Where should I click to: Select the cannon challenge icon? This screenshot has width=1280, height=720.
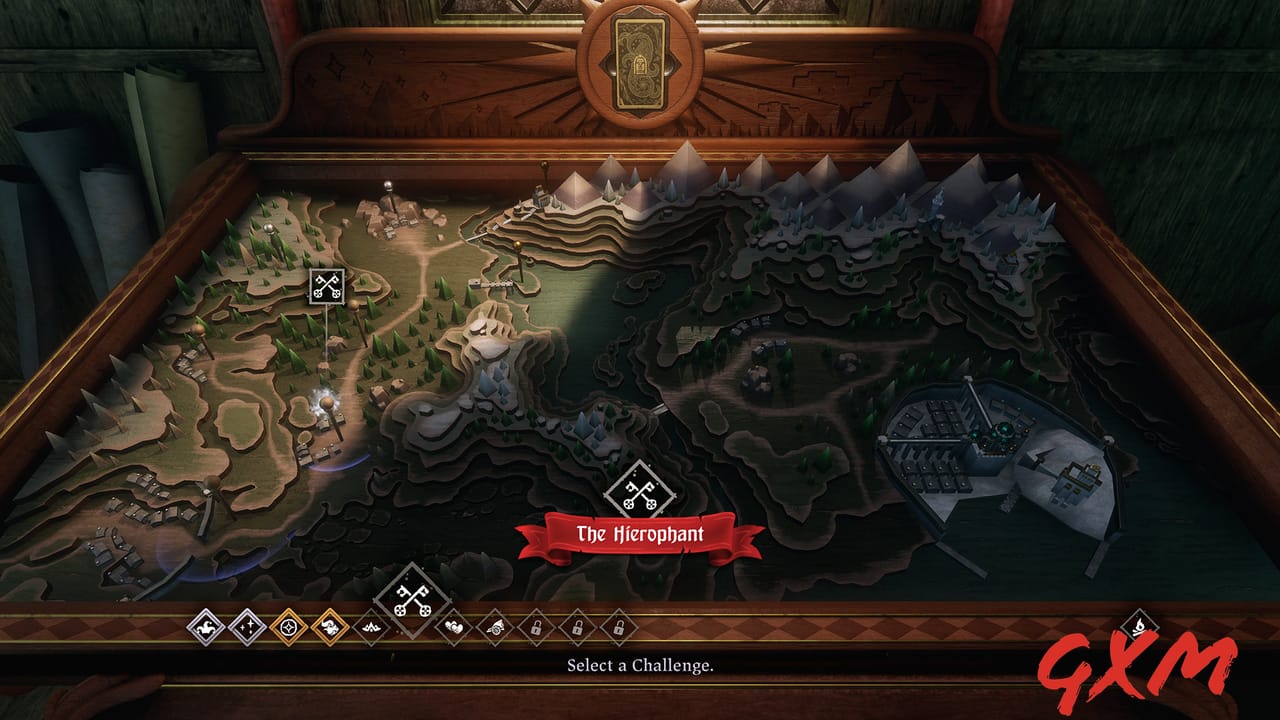tap(497, 627)
